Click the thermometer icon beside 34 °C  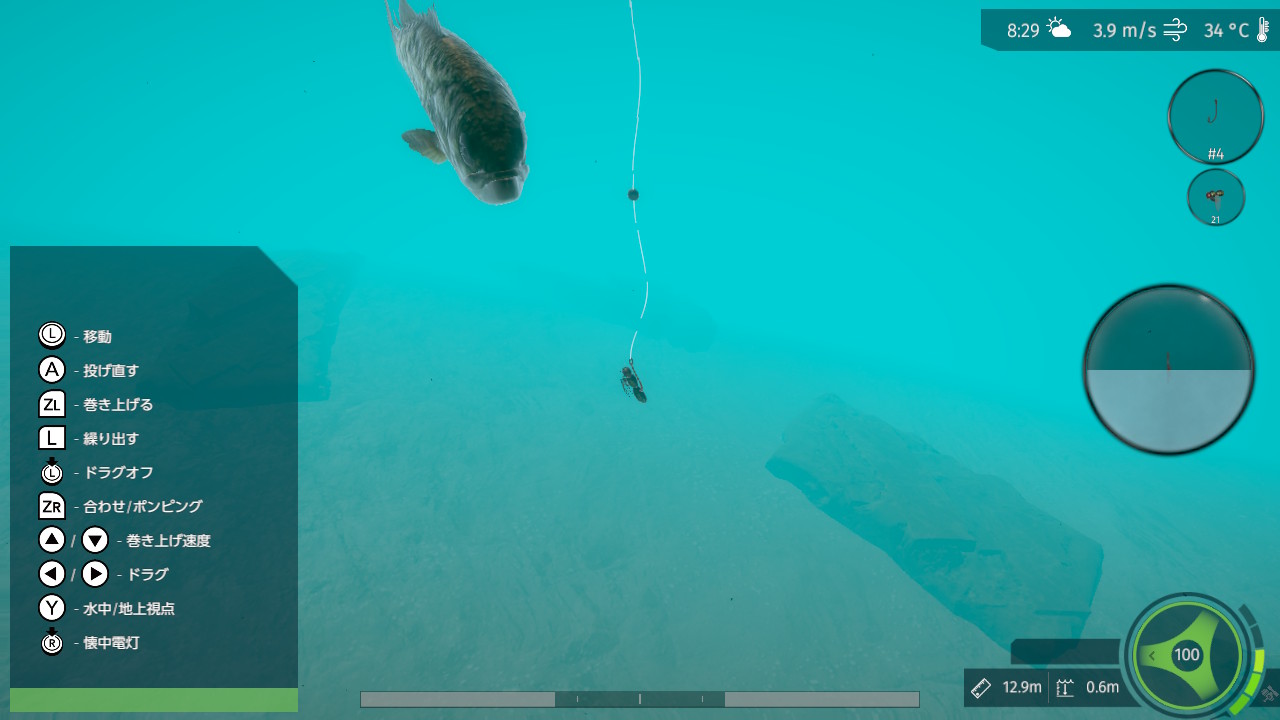coord(1262,29)
